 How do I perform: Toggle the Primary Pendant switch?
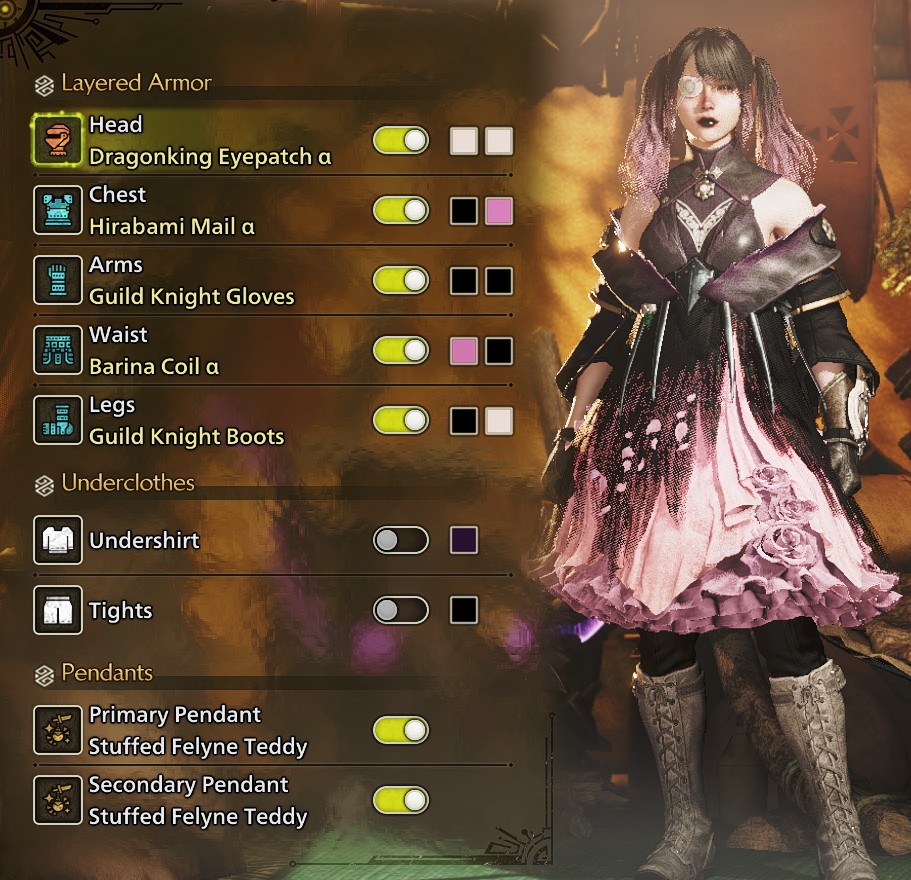[400, 730]
